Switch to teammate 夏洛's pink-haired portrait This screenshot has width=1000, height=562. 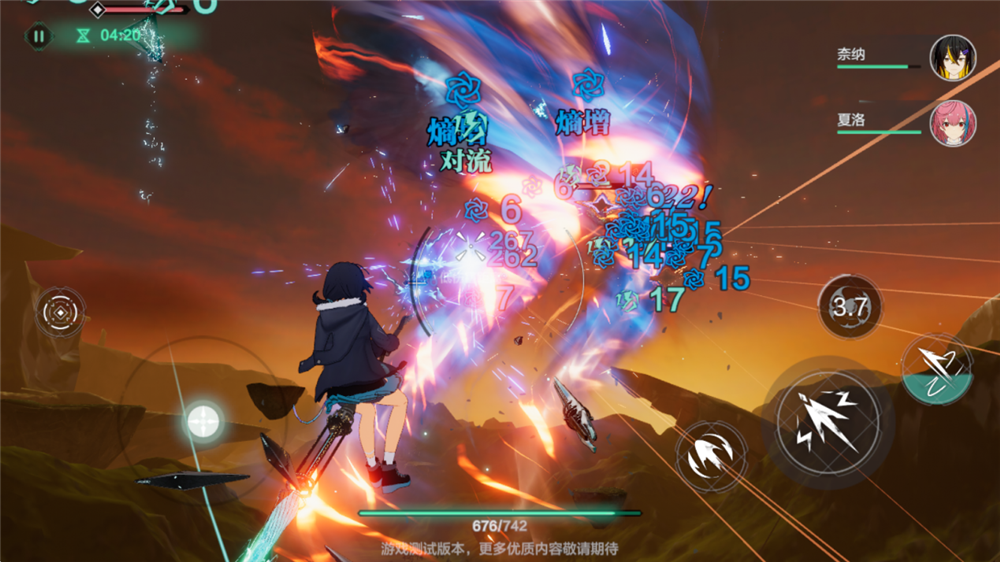point(952,123)
